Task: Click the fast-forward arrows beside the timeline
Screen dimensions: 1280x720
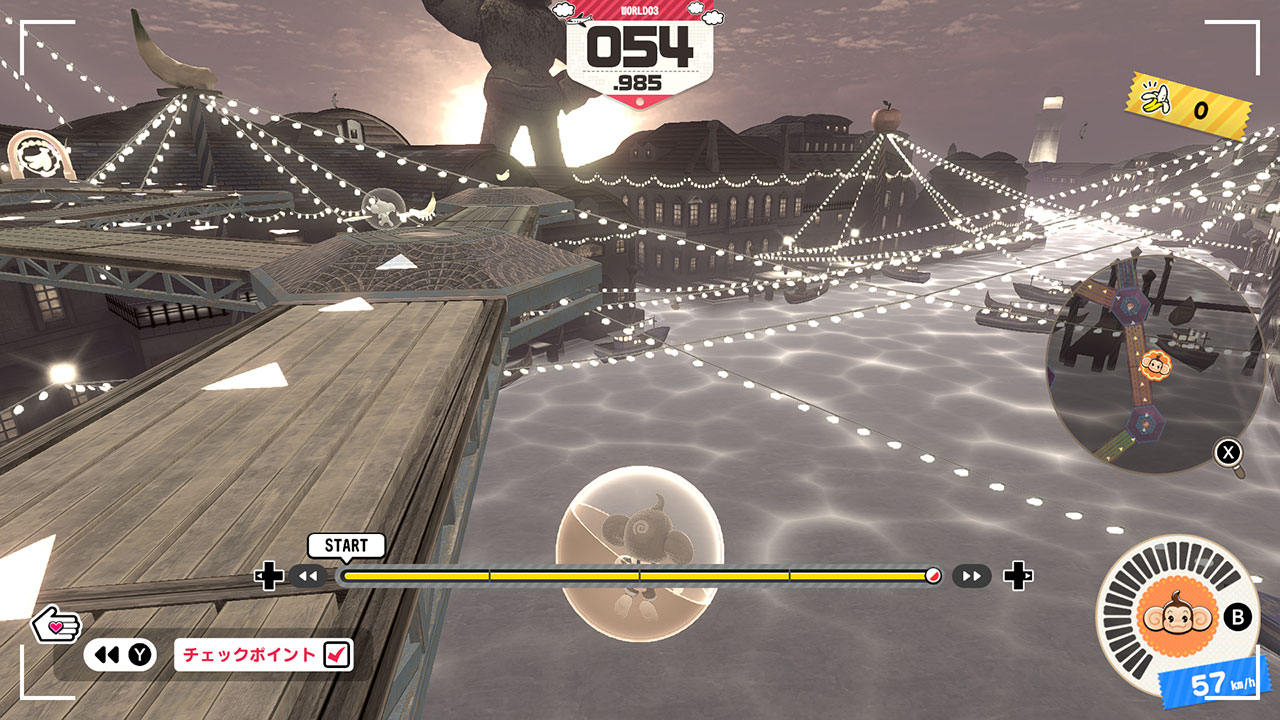Action: click(x=971, y=576)
